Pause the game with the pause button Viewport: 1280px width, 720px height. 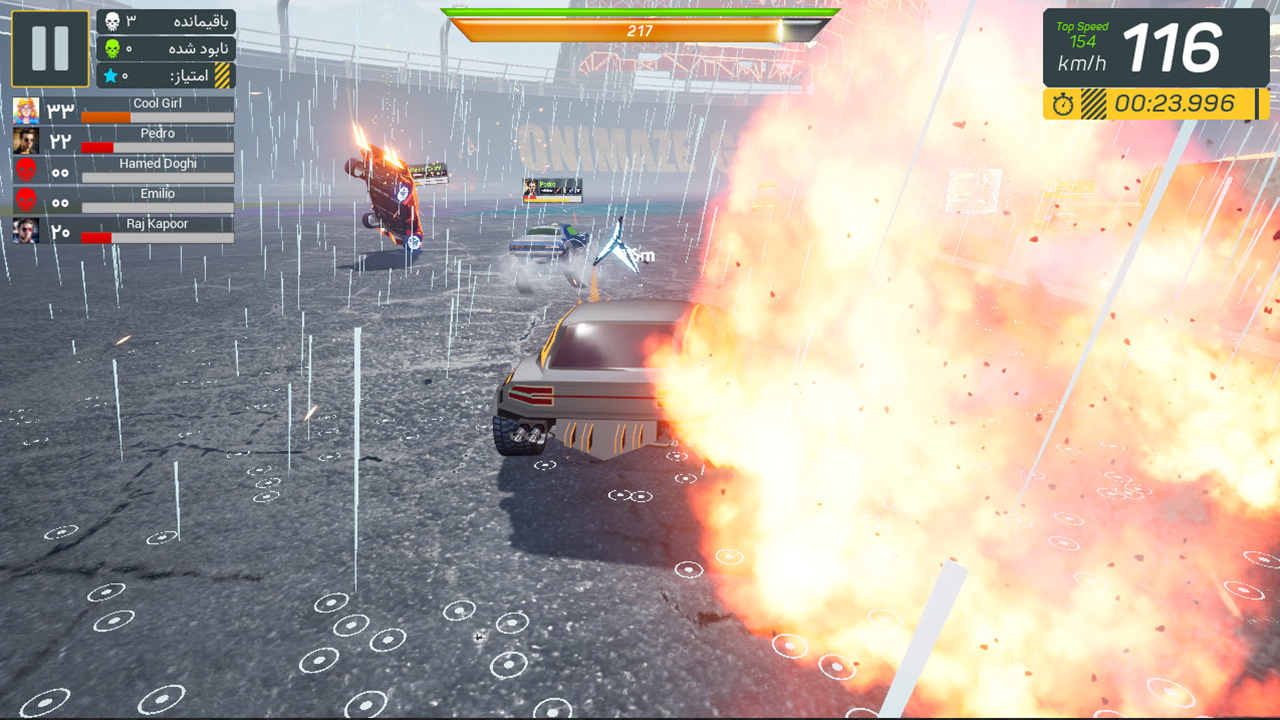pos(50,48)
